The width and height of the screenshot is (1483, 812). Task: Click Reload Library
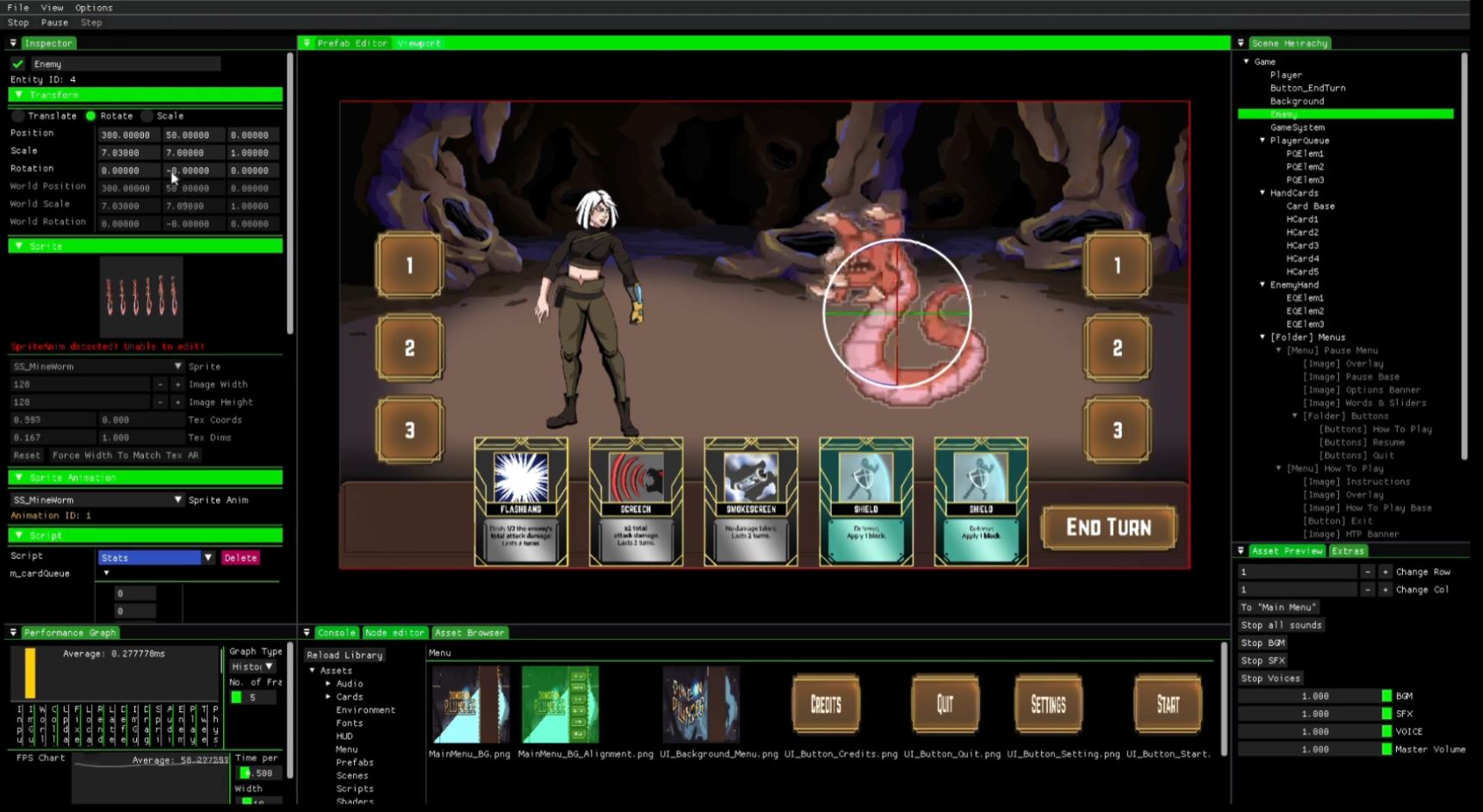344,655
